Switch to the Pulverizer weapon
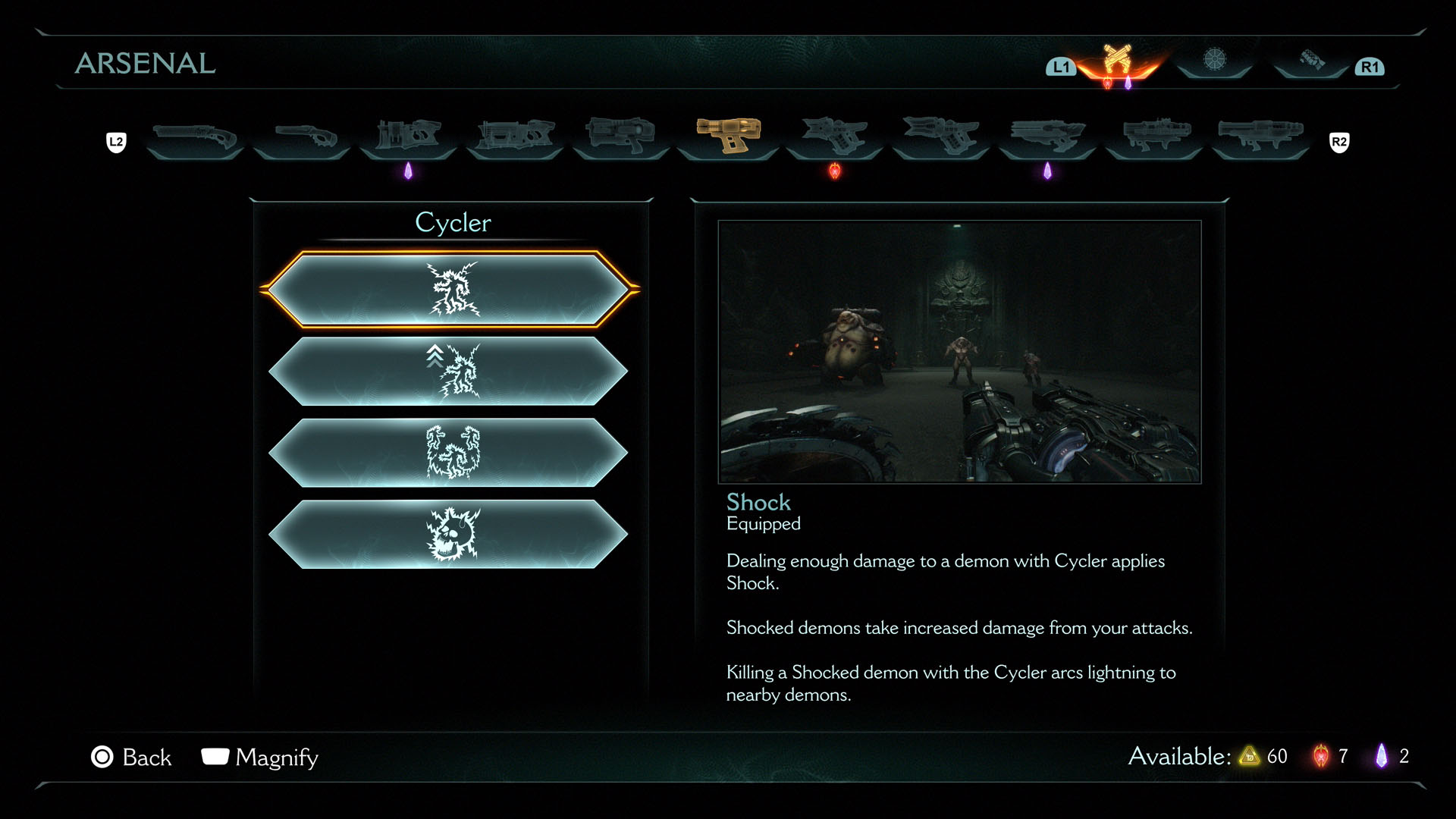1456x819 pixels. click(835, 136)
